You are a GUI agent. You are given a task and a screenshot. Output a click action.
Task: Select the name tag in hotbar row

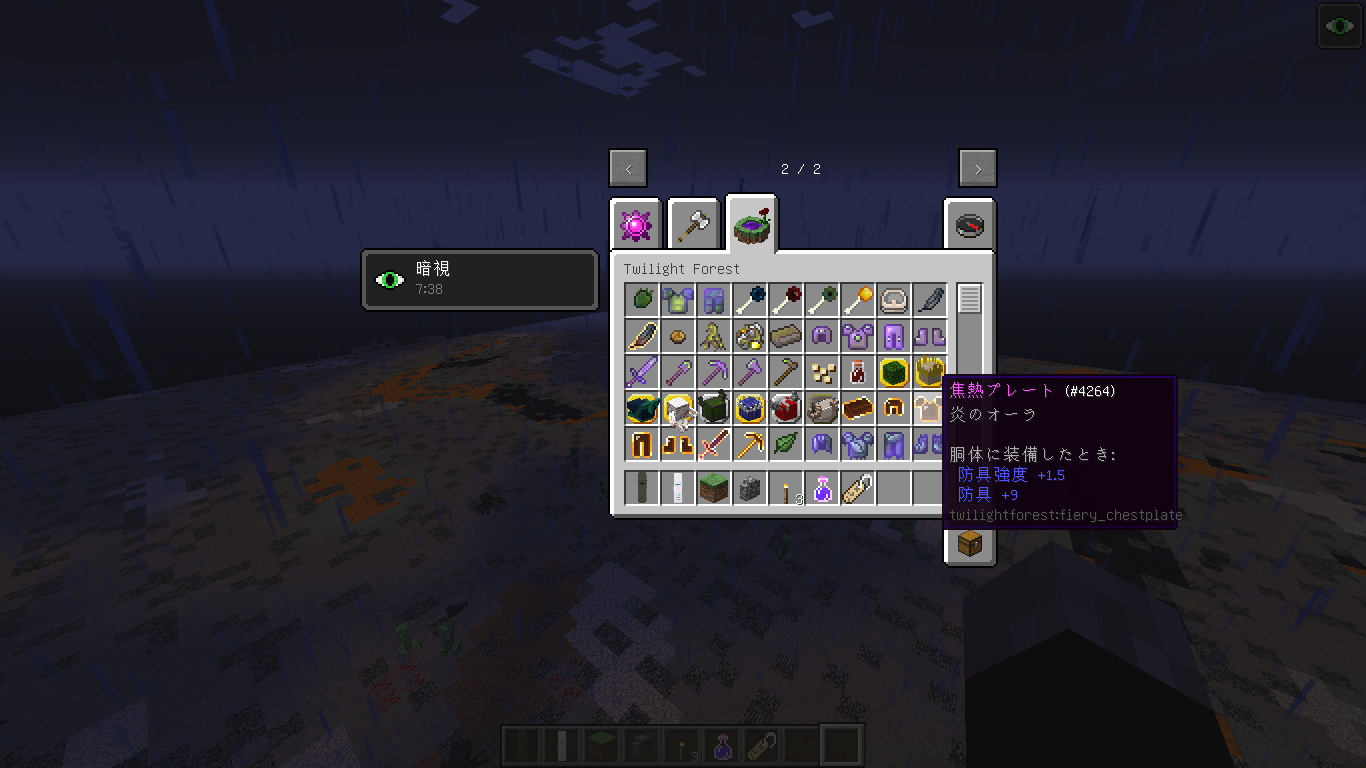(857, 489)
